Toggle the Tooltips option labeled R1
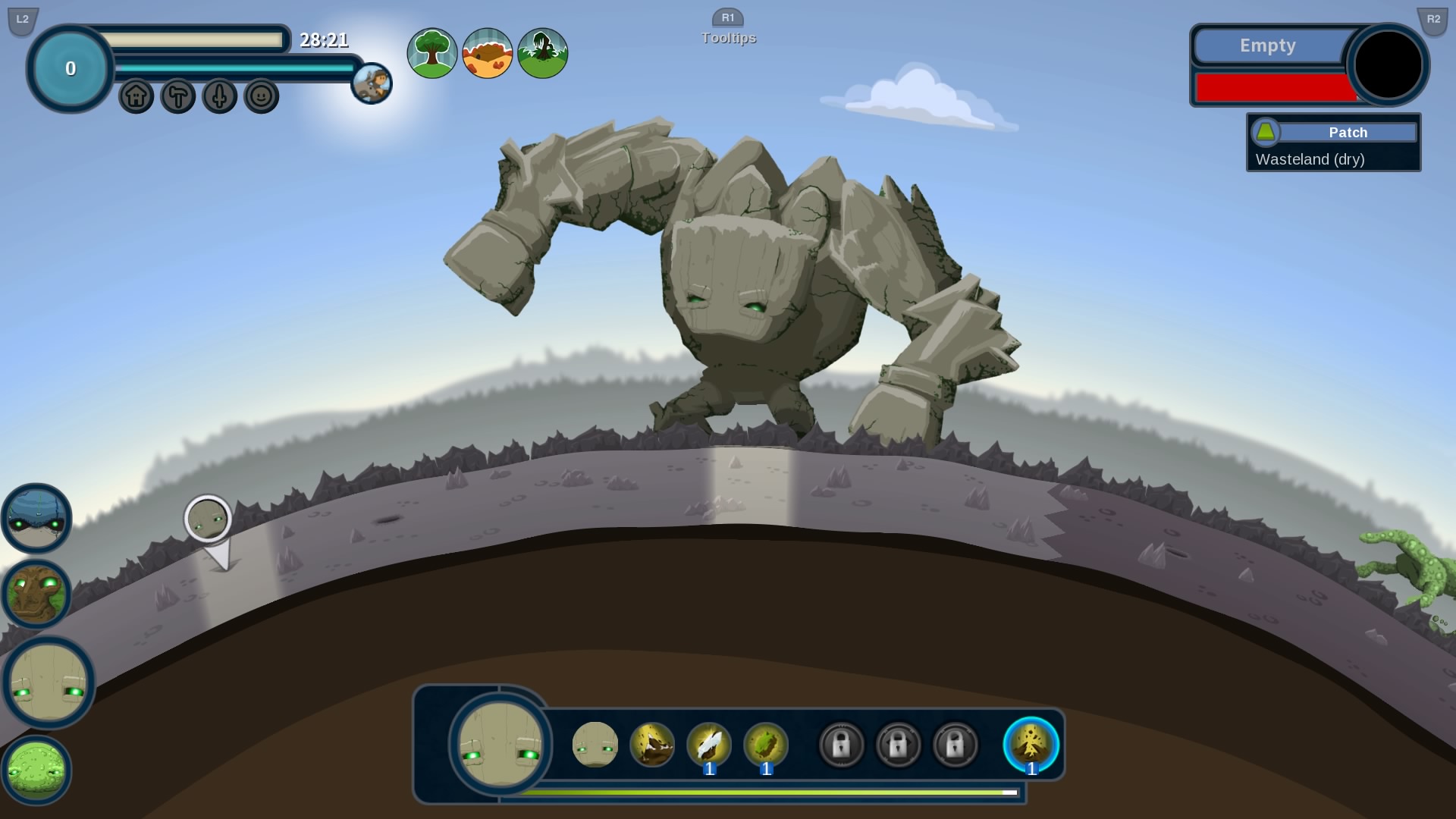Image resolution: width=1456 pixels, height=819 pixels. click(x=730, y=27)
